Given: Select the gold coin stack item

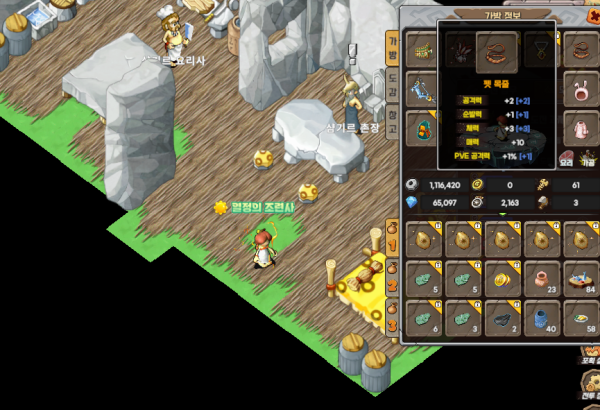Looking at the screenshot, I should [502, 278].
